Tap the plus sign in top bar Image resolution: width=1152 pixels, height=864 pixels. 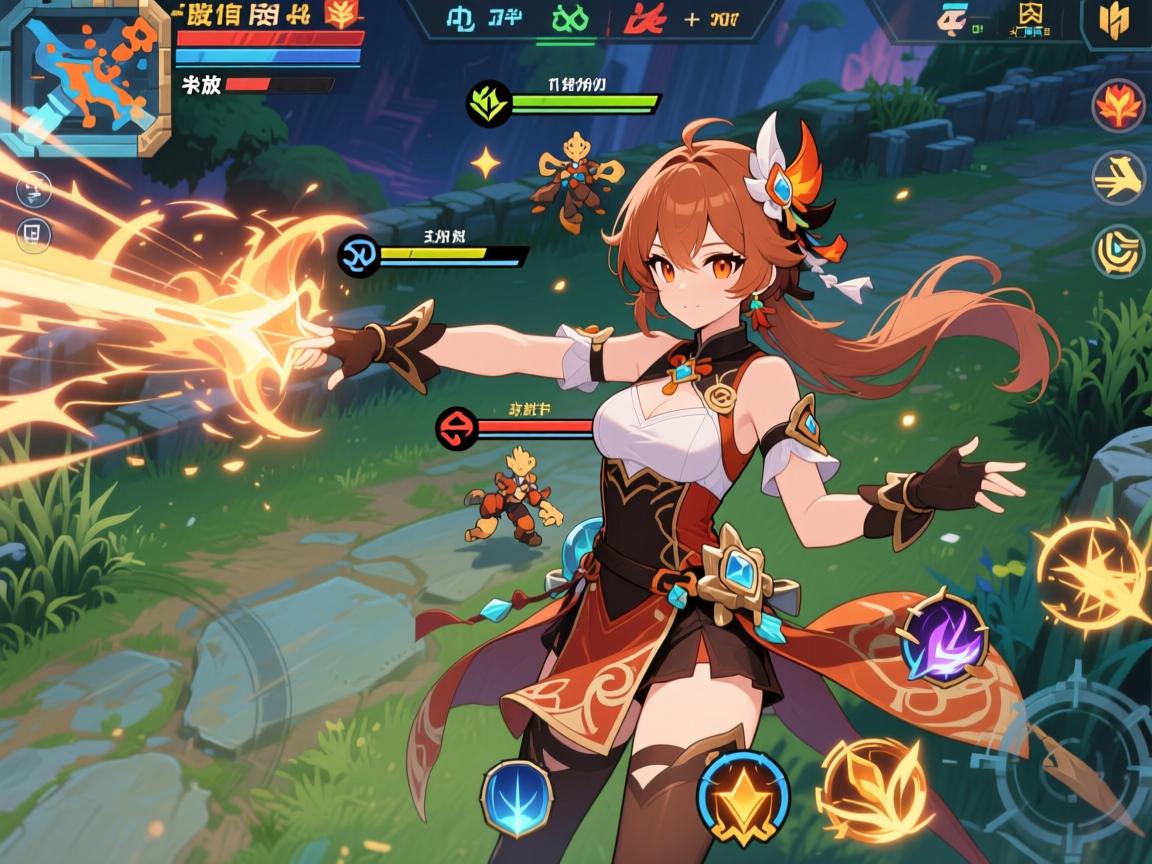(692, 19)
